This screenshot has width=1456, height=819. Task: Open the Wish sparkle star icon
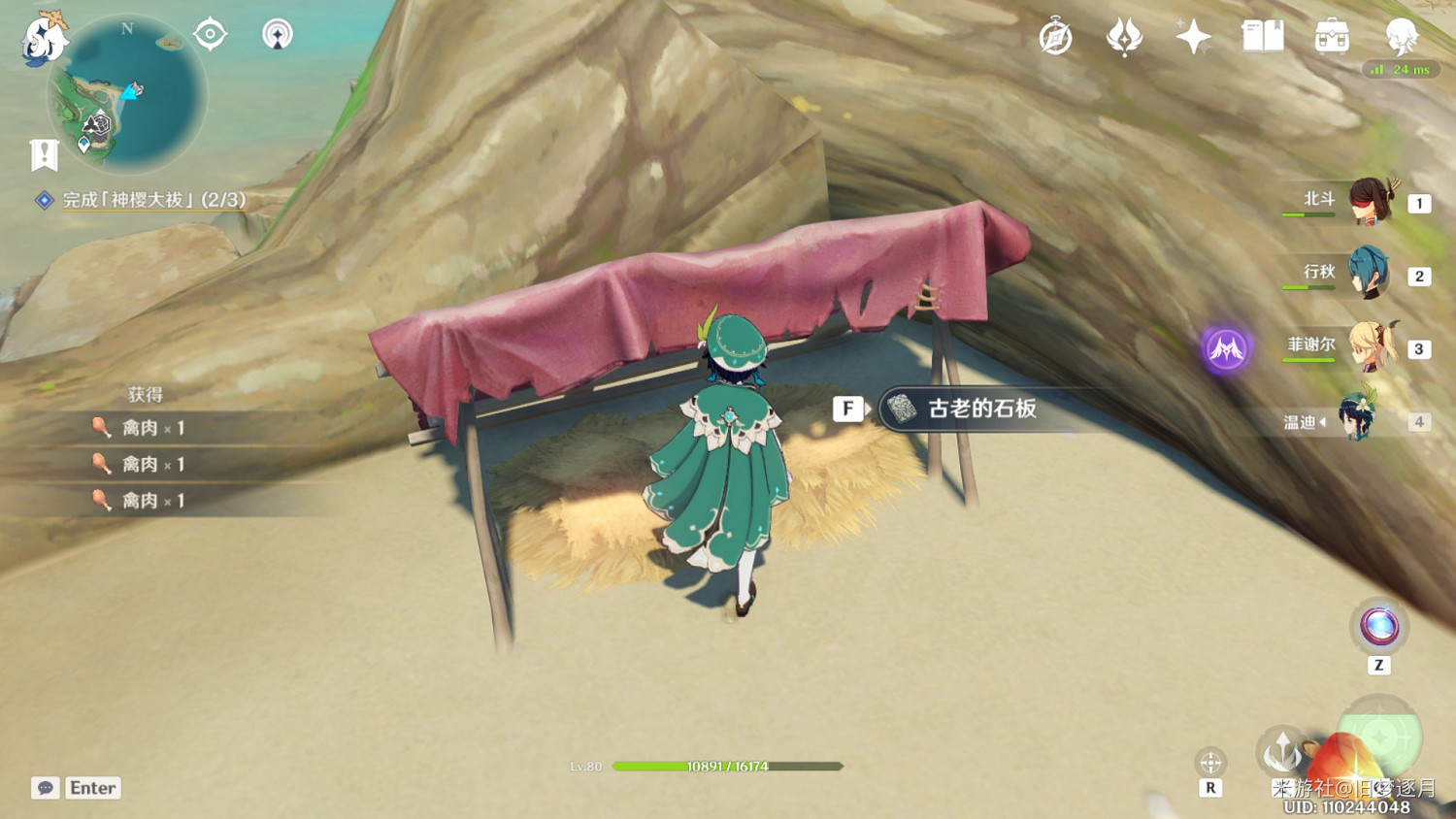1192,37
